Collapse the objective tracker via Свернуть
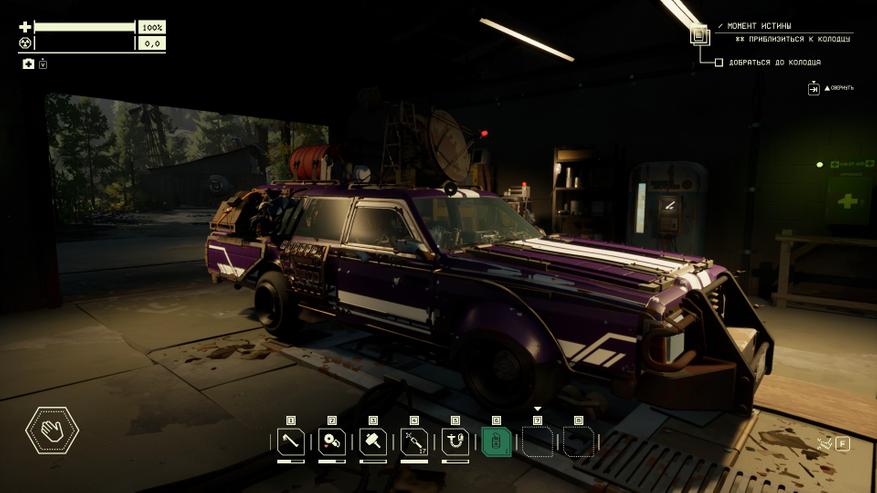This screenshot has width=877, height=493. coord(814,88)
